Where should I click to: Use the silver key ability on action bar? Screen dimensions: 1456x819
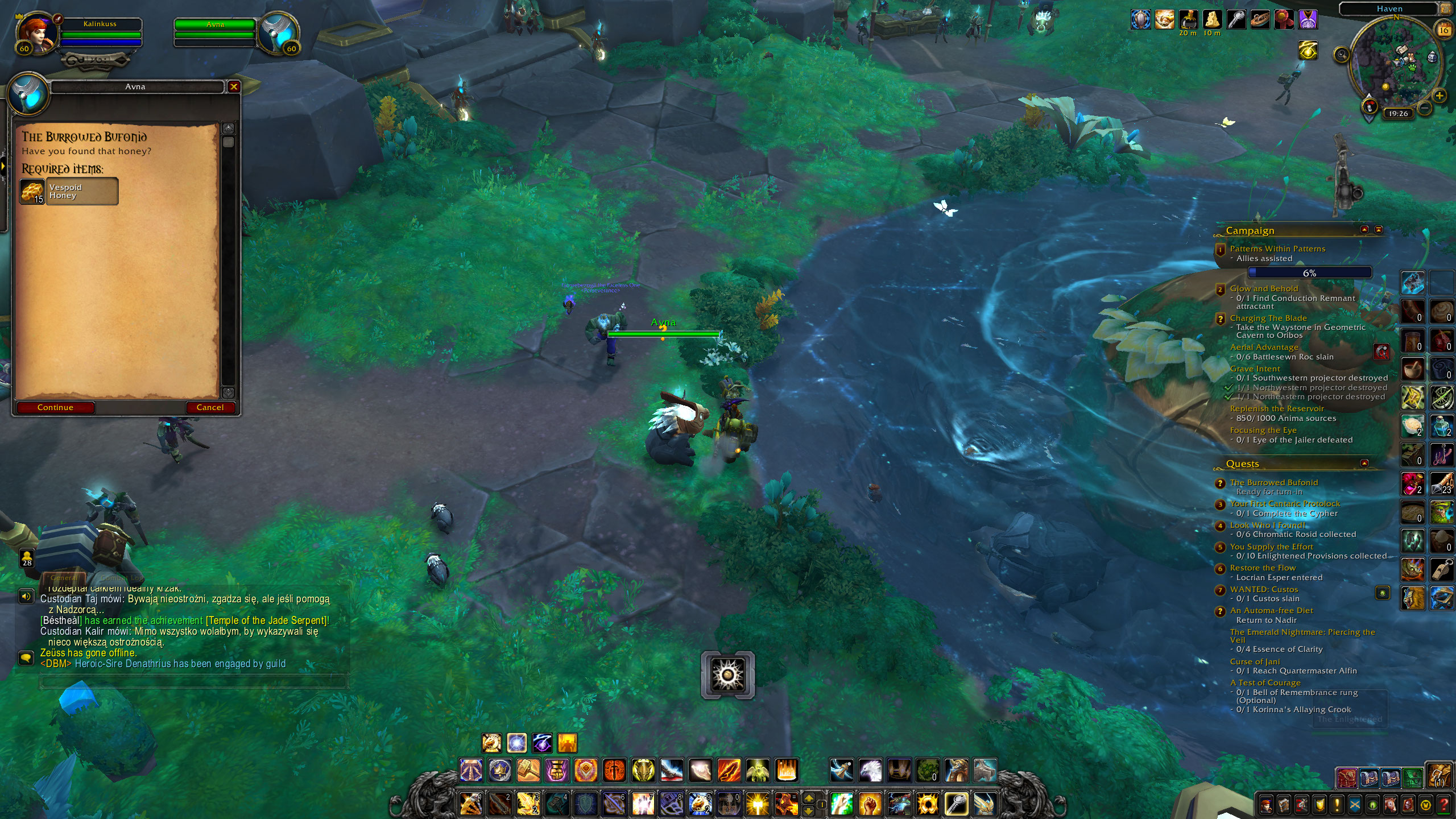point(956,804)
